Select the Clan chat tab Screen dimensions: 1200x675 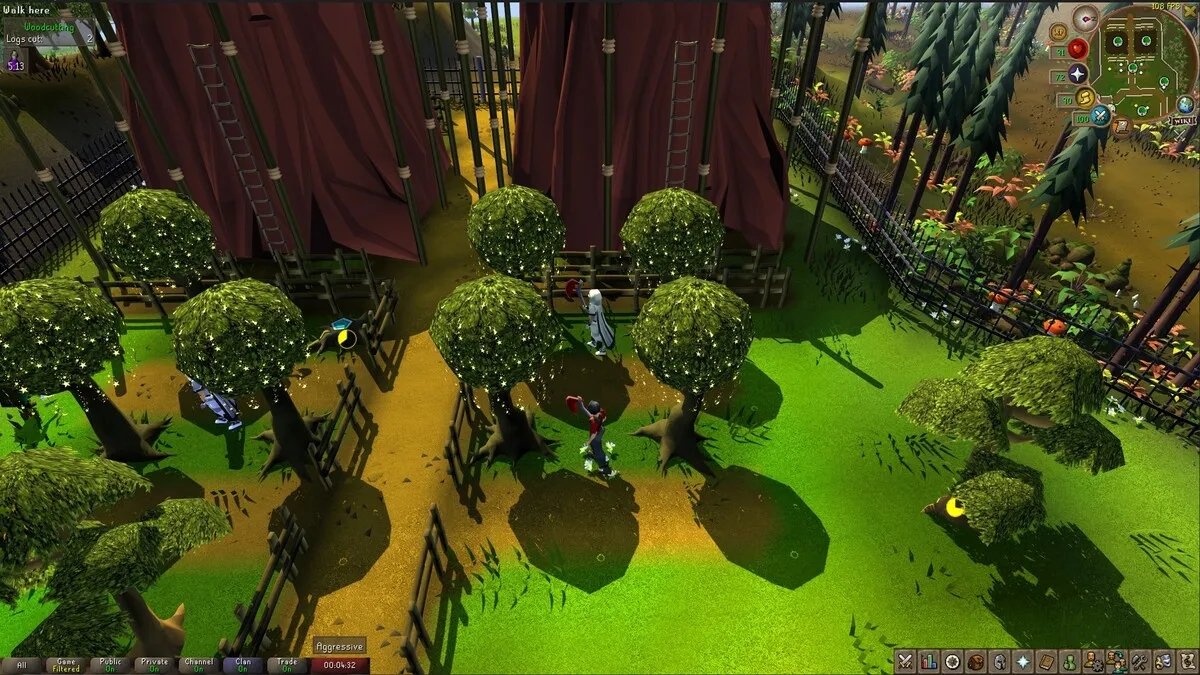[243, 665]
